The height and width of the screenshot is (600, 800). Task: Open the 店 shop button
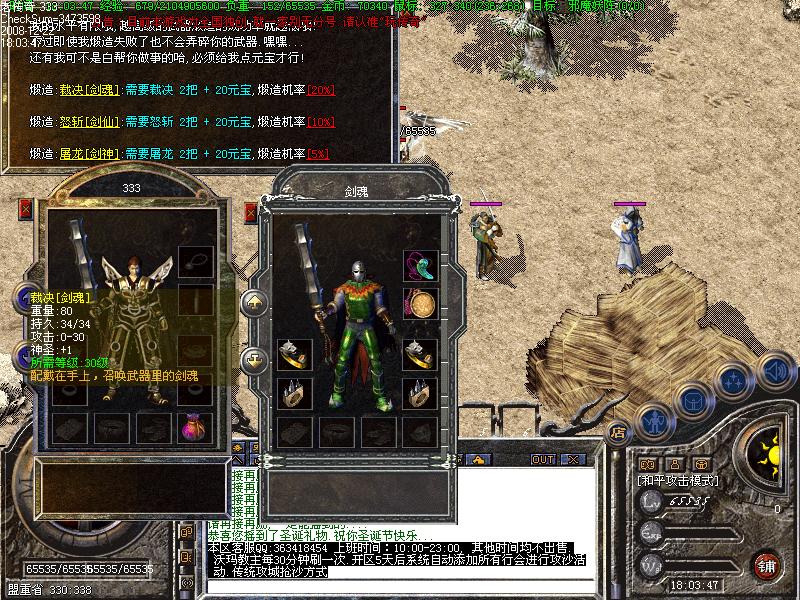[x=618, y=433]
